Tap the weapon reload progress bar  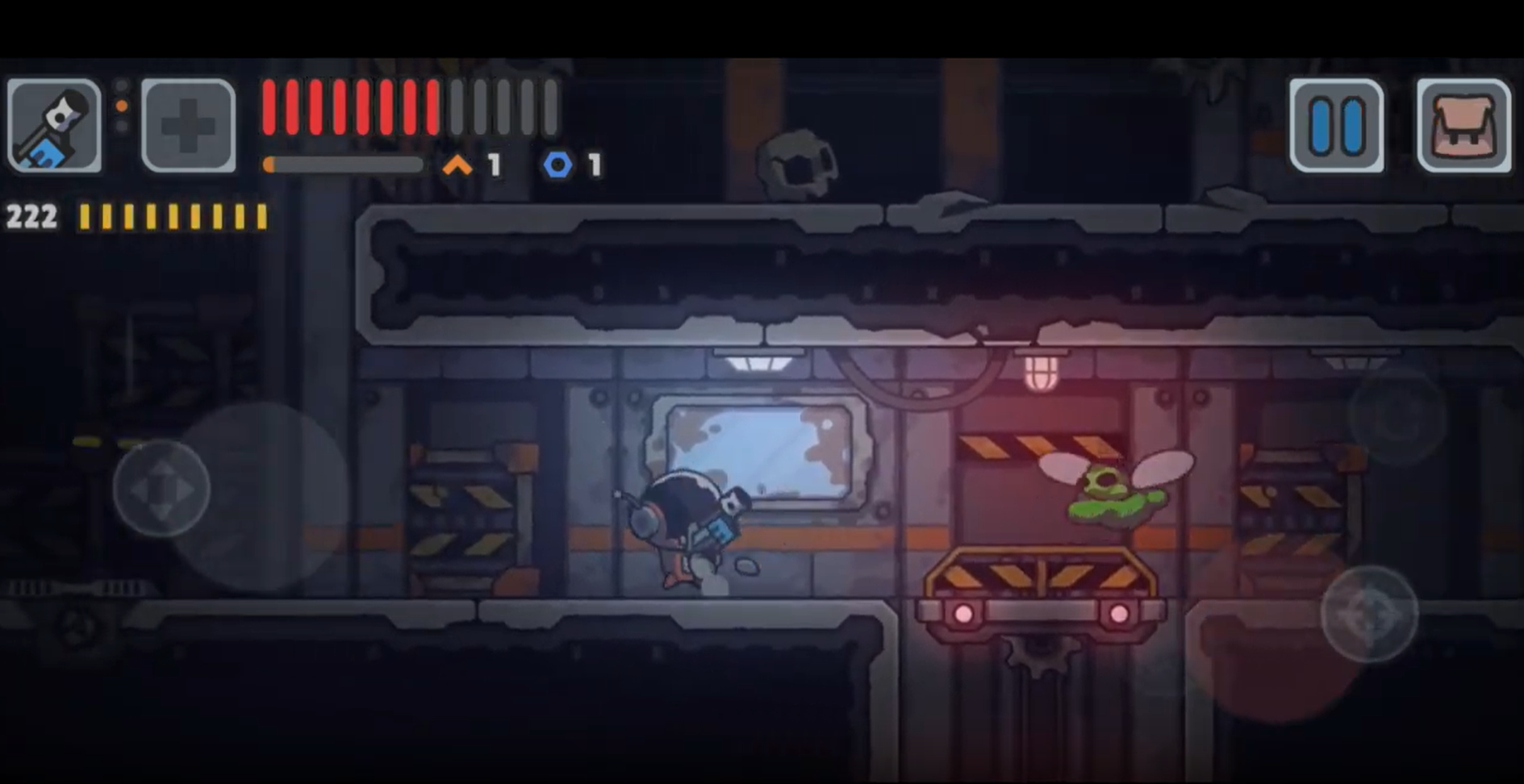pyautogui.click(x=343, y=164)
